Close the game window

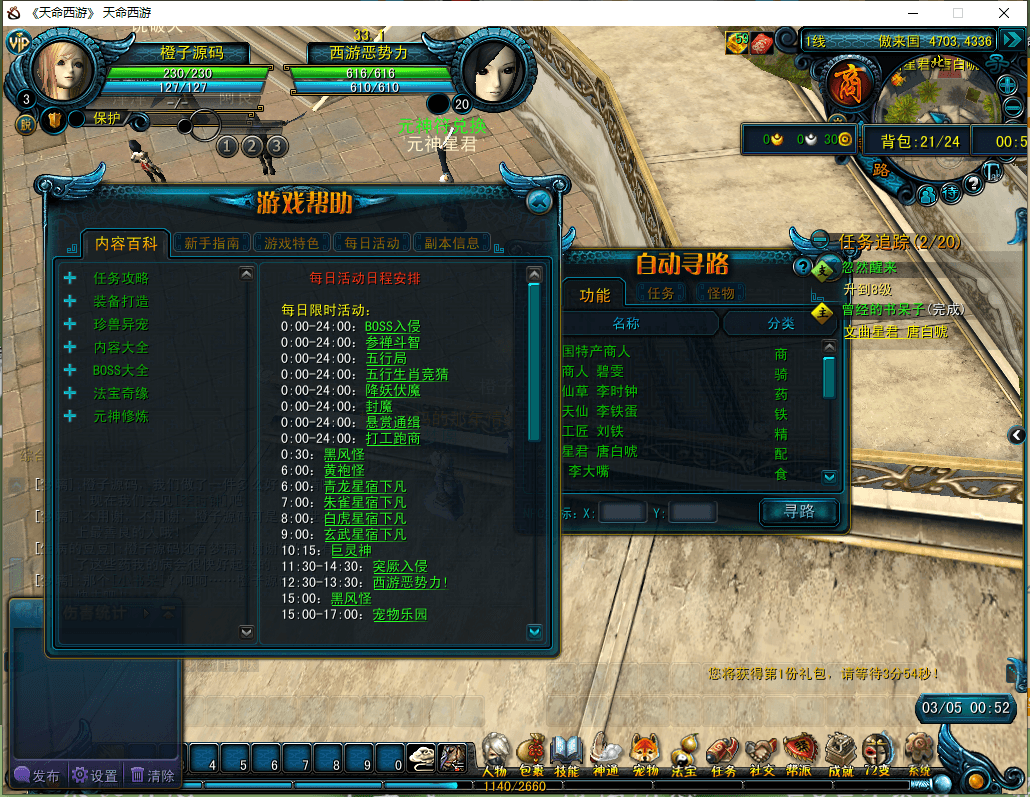(x=1004, y=13)
